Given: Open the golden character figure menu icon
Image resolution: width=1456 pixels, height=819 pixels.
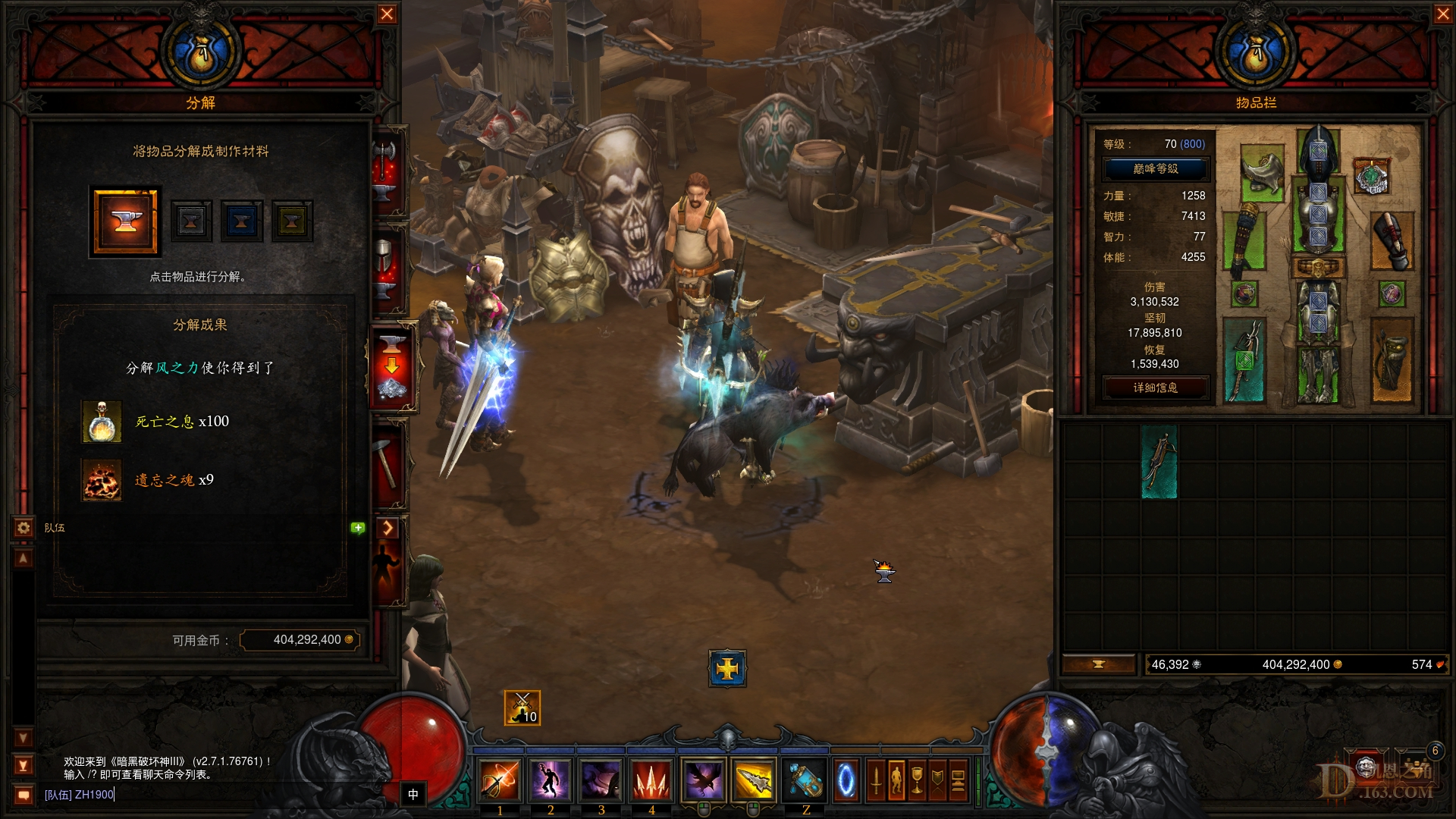Looking at the screenshot, I should (896, 780).
